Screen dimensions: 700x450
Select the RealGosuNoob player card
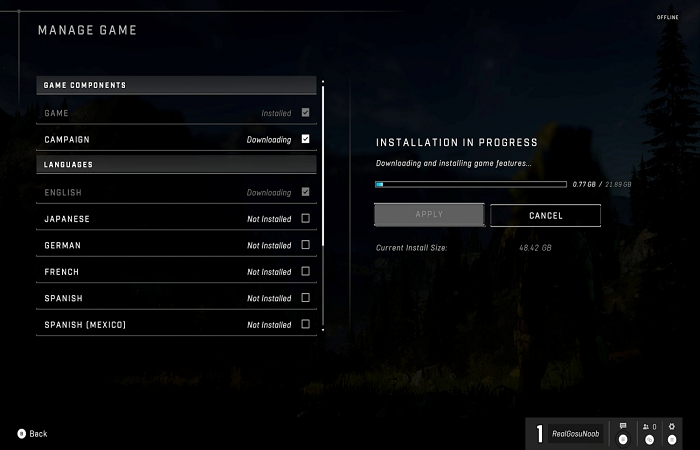point(567,433)
